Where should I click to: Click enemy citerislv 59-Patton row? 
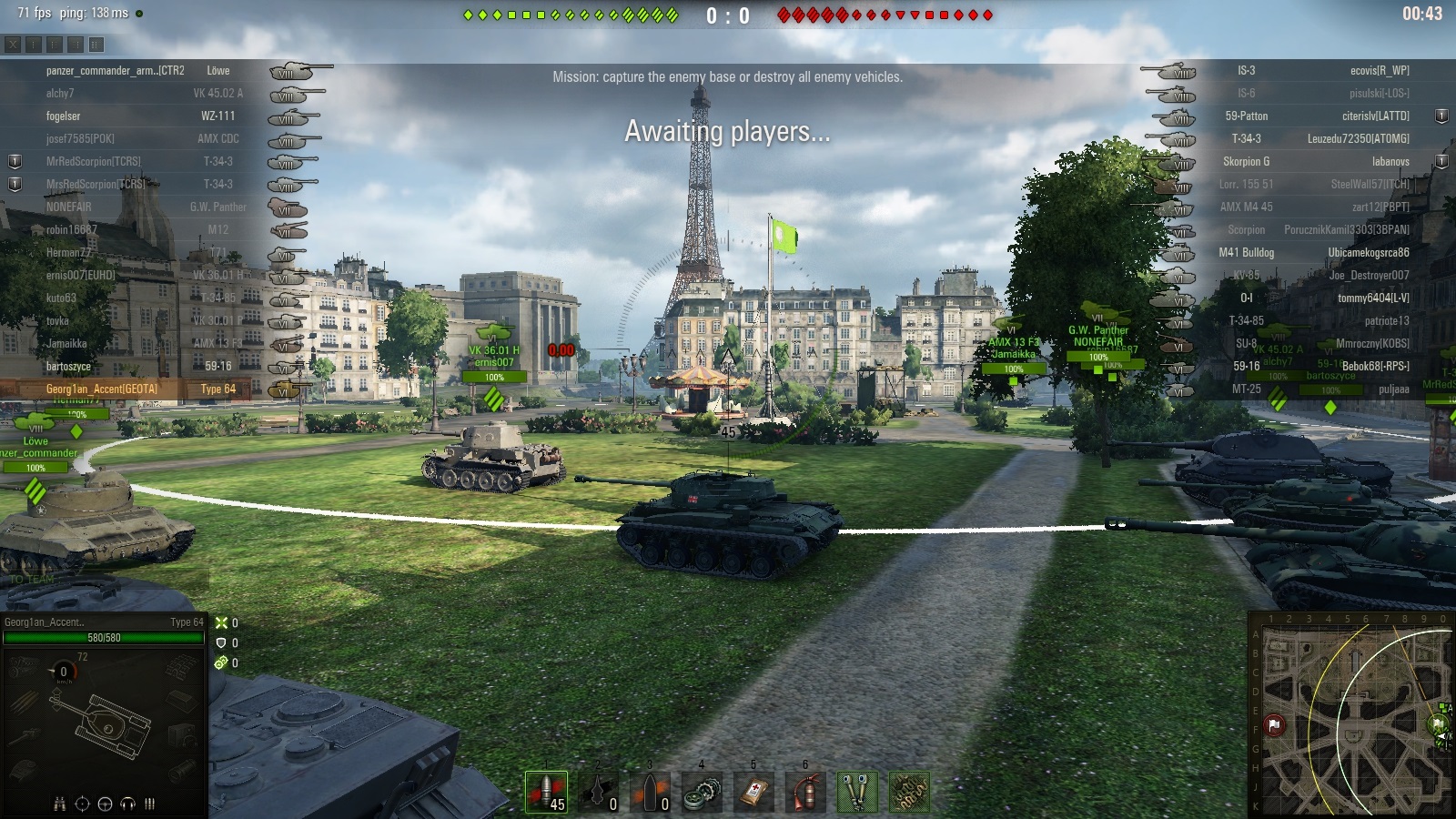(x=1319, y=116)
